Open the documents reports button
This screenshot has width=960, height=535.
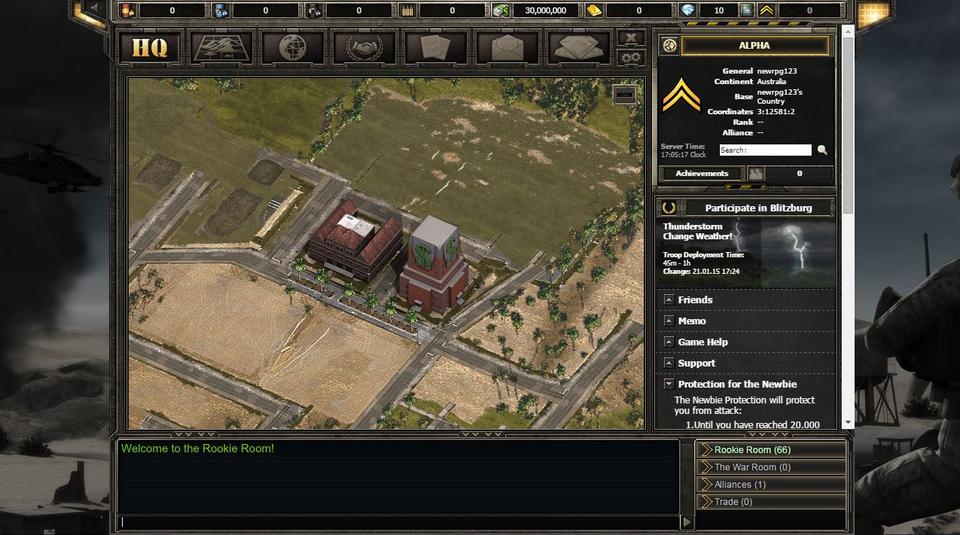click(x=435, y=47)
